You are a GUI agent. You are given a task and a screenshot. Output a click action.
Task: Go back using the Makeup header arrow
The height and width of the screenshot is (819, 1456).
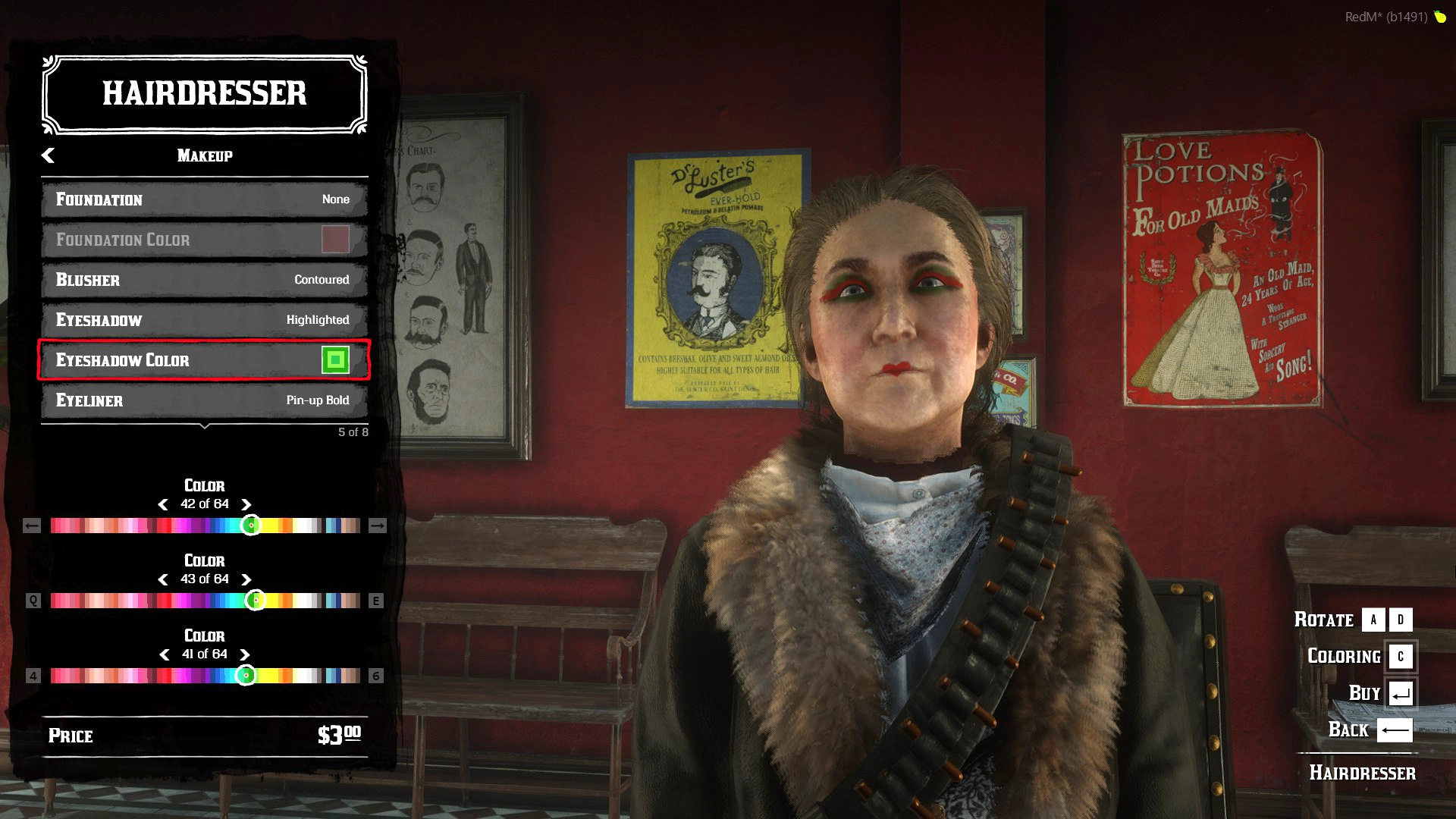tap(48, 155)
